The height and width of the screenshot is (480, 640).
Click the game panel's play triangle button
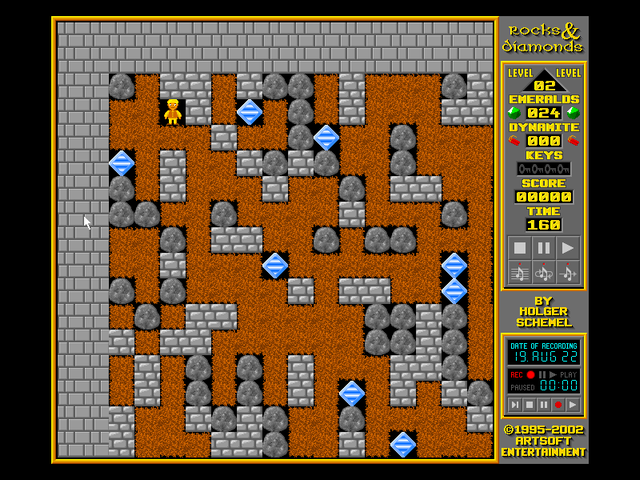568,248
